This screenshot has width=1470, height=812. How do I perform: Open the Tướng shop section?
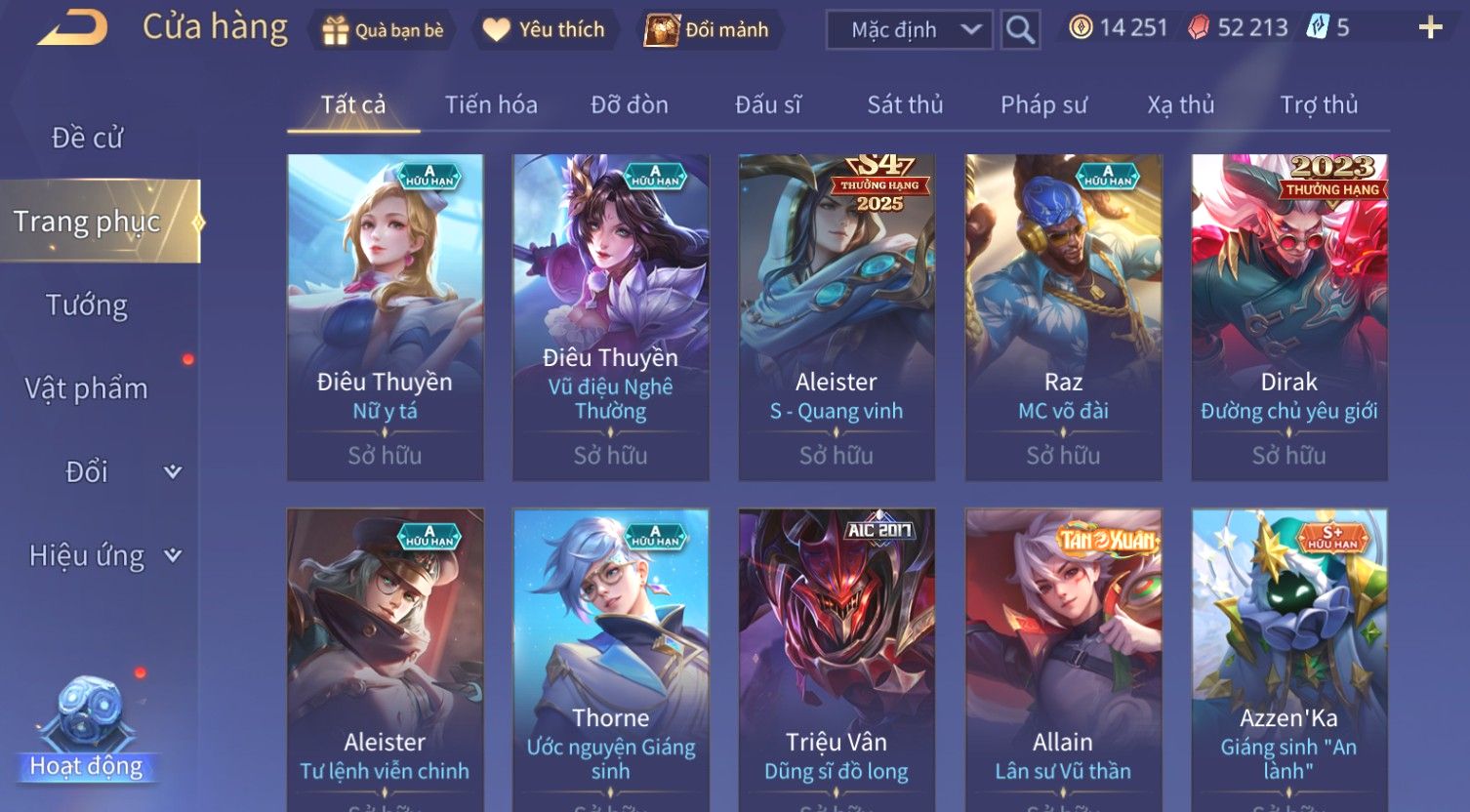click(87, 305)
